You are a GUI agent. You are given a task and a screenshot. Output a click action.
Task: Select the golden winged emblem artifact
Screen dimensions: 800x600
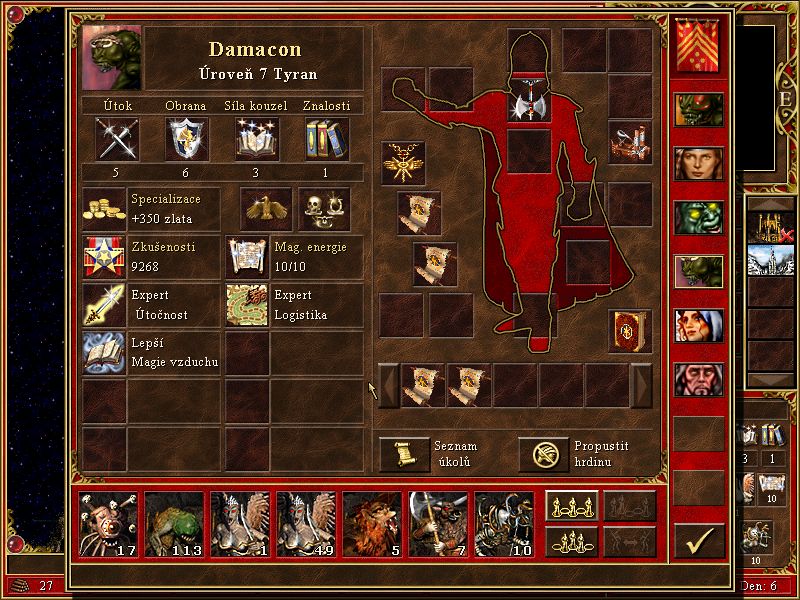(404, 162)
